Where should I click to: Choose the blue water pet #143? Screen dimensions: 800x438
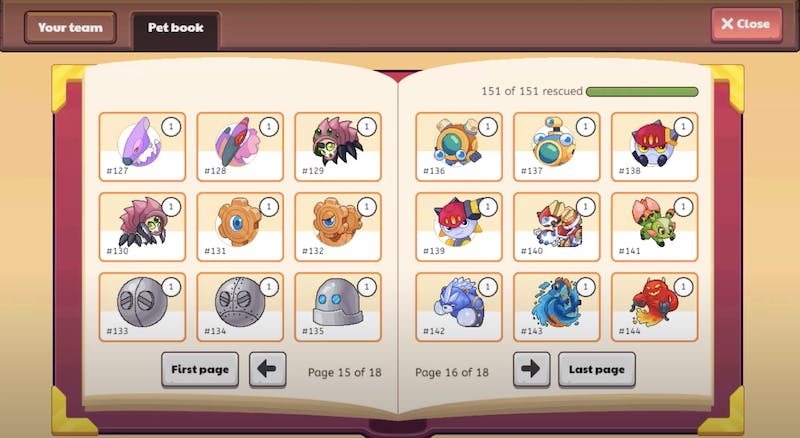[x=557, y=307]
